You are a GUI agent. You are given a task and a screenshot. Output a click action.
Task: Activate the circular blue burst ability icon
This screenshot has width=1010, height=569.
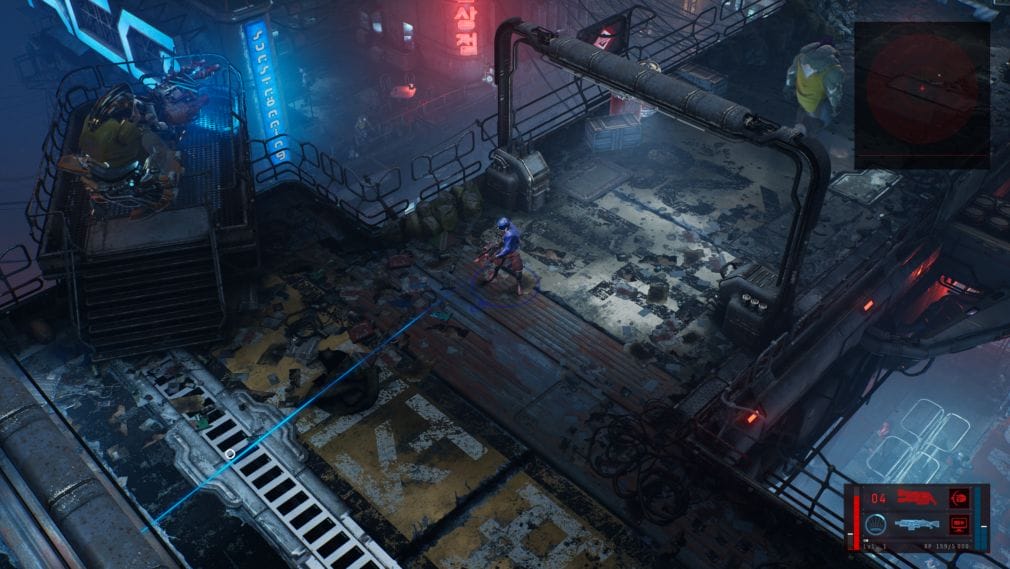pos(876,523)
